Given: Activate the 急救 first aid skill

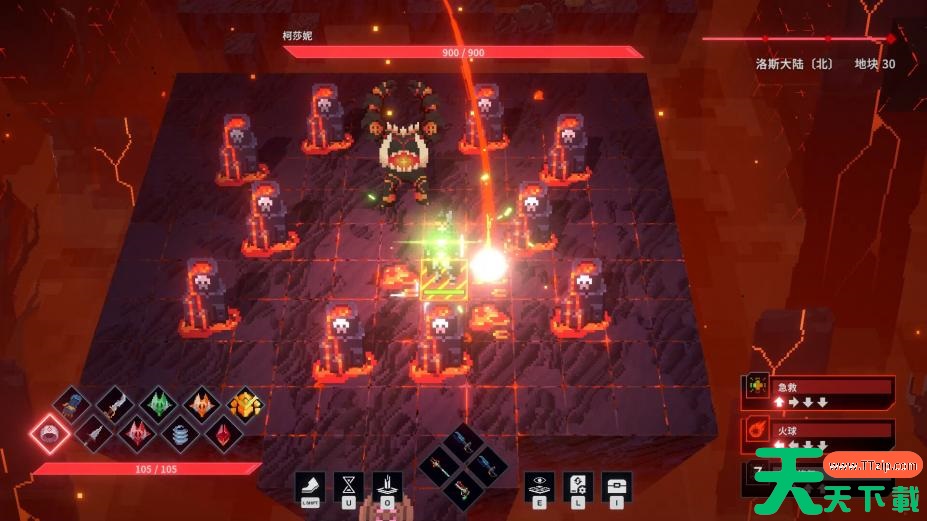Looking at the screenshot, I should point(819,392).
